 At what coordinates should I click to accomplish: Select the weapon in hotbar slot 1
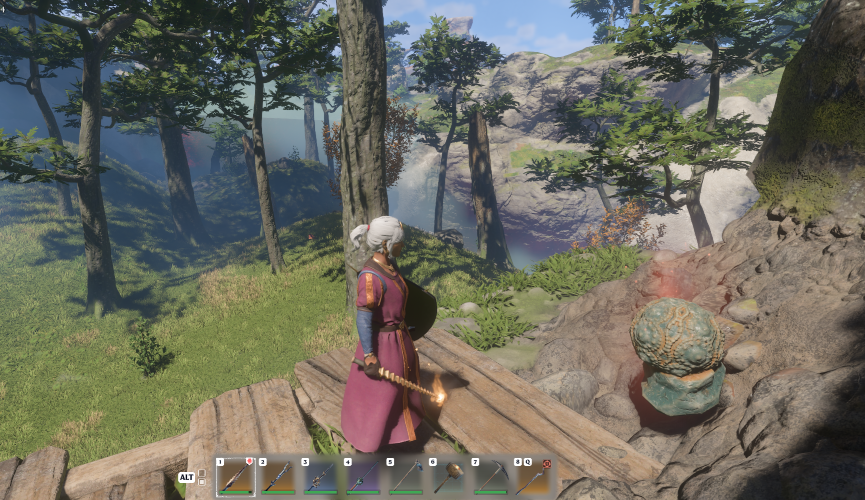tap(236, 477)
